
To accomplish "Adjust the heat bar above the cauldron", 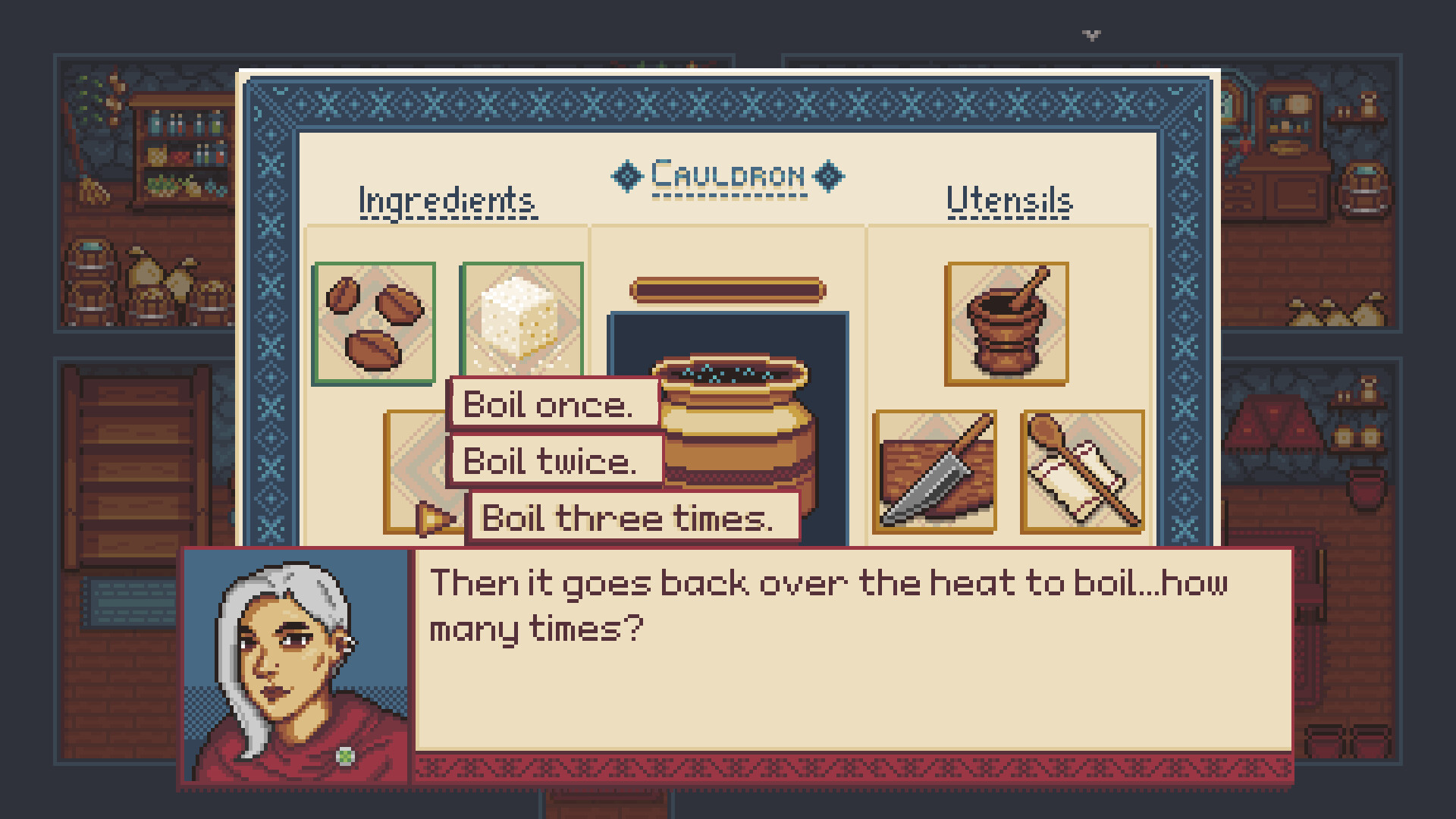I will (728, 288).
